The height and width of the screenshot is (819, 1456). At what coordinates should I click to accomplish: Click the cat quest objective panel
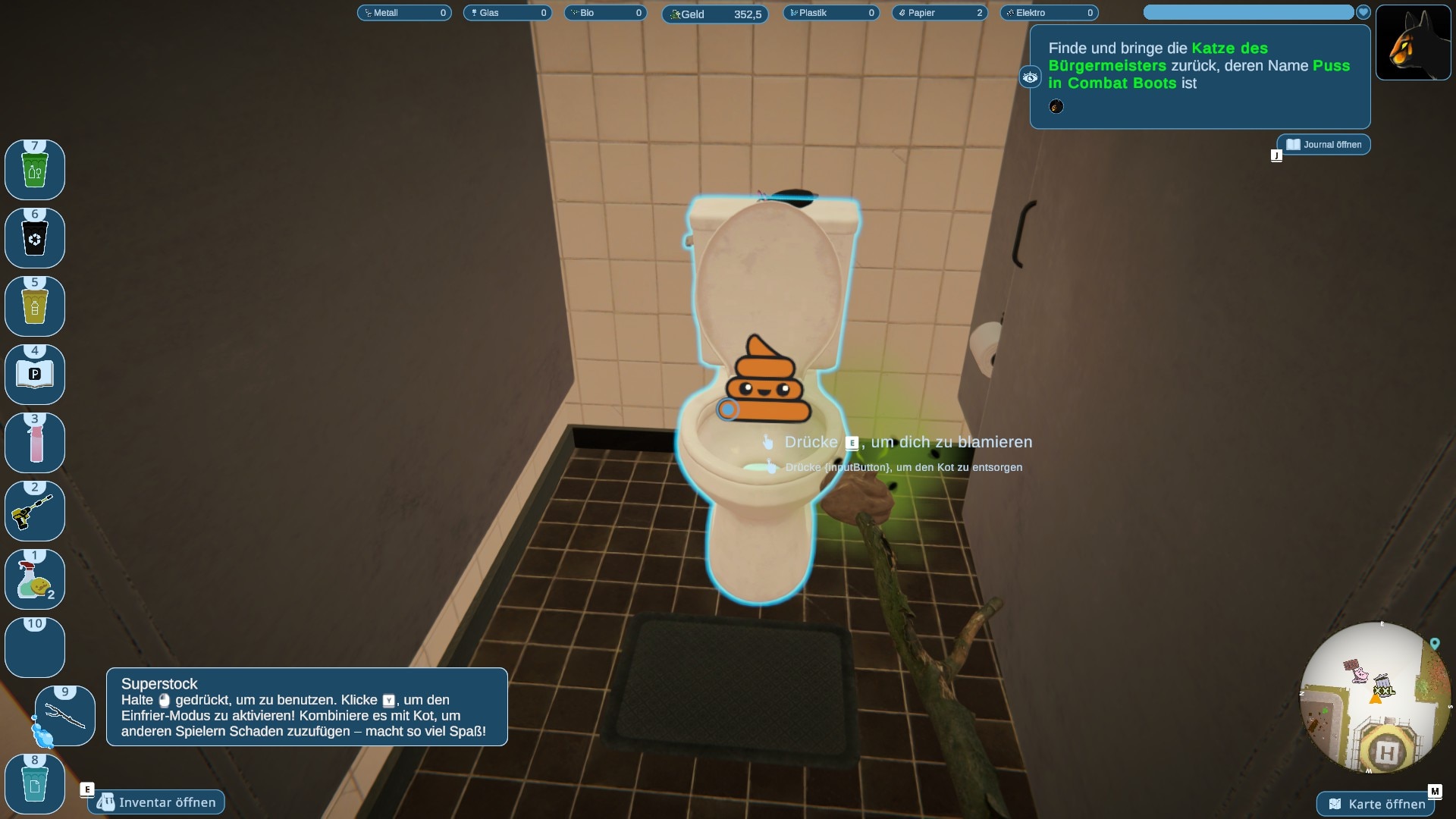tap(1200, 76)
